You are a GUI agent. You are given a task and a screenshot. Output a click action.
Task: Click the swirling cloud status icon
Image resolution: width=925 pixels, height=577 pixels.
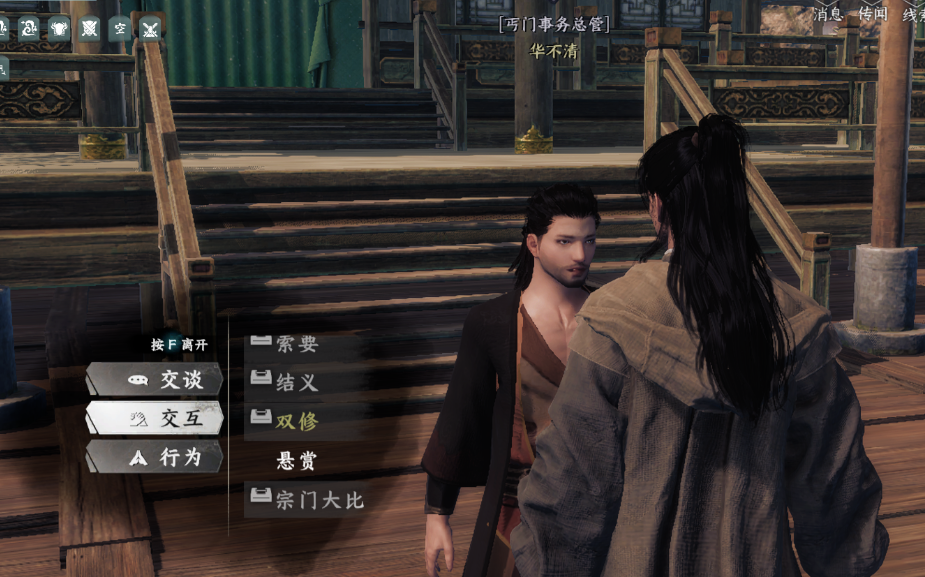29,28
